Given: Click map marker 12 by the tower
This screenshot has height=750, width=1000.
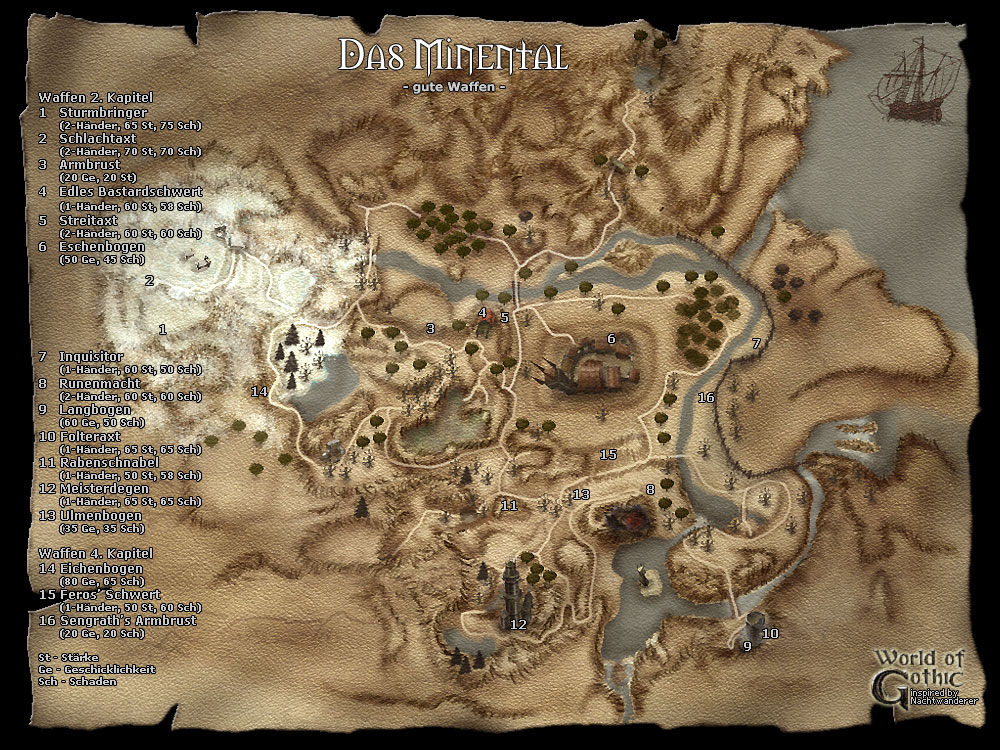Looking at the screenshot, I should click(518, 625).
